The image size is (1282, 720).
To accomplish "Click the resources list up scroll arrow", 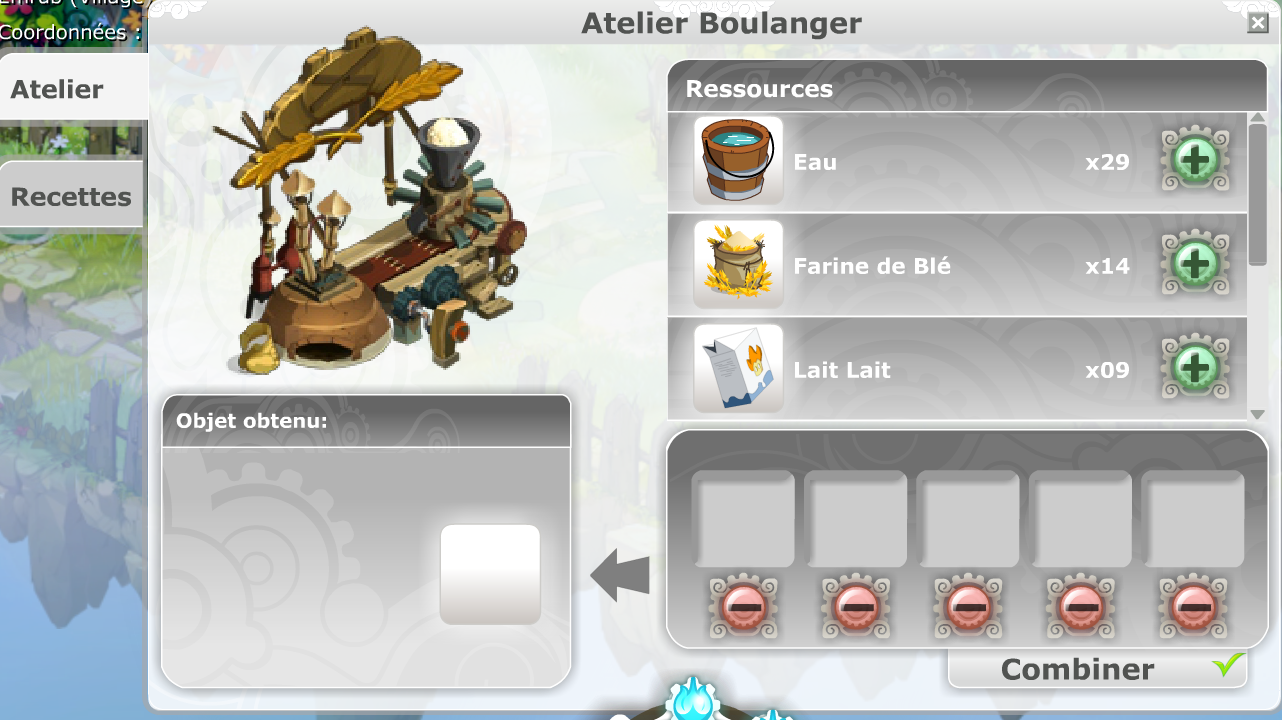I will pyautogui.click(x=1257, y=119).
